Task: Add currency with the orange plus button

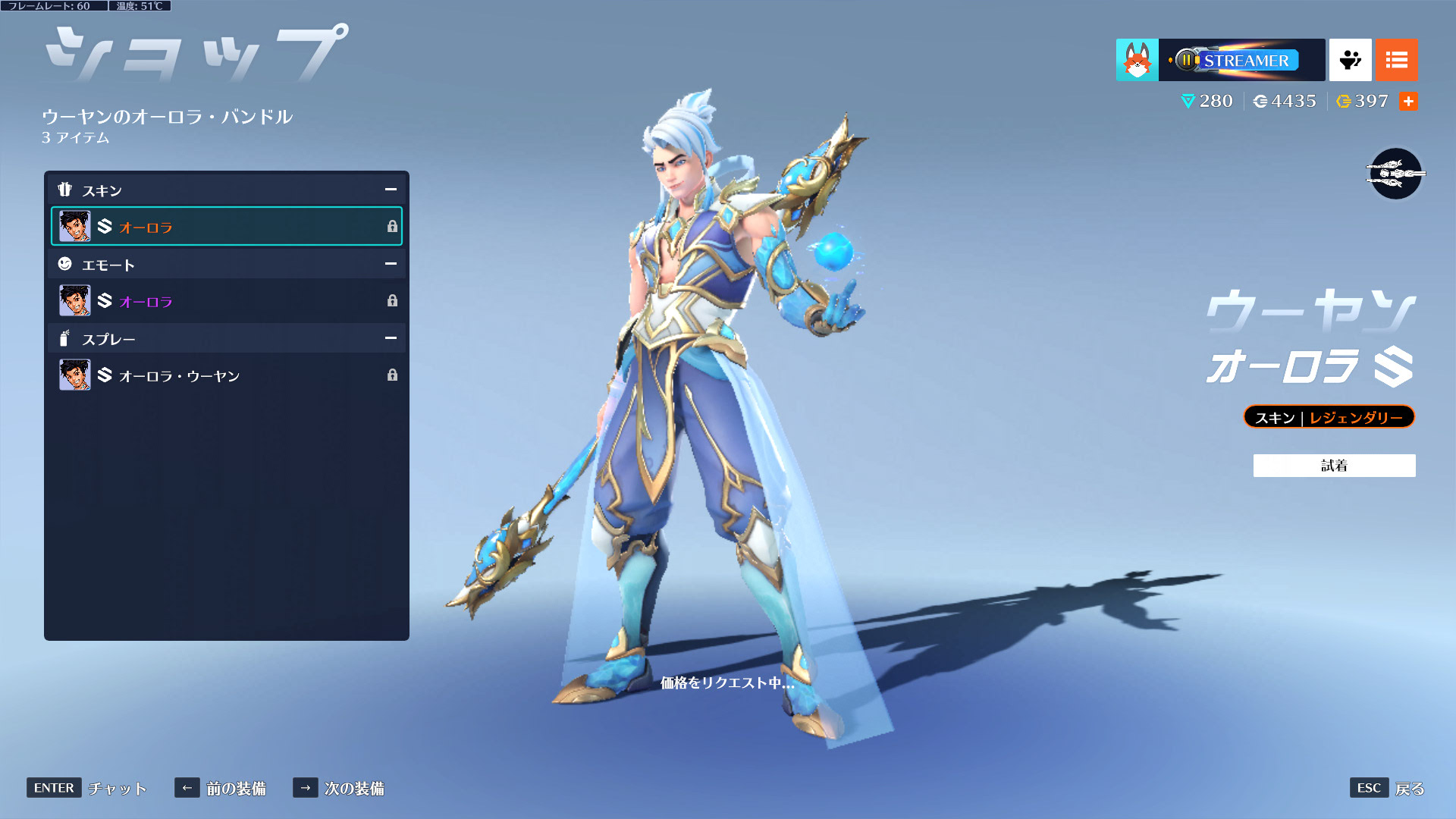Action: click(1408, 102)
